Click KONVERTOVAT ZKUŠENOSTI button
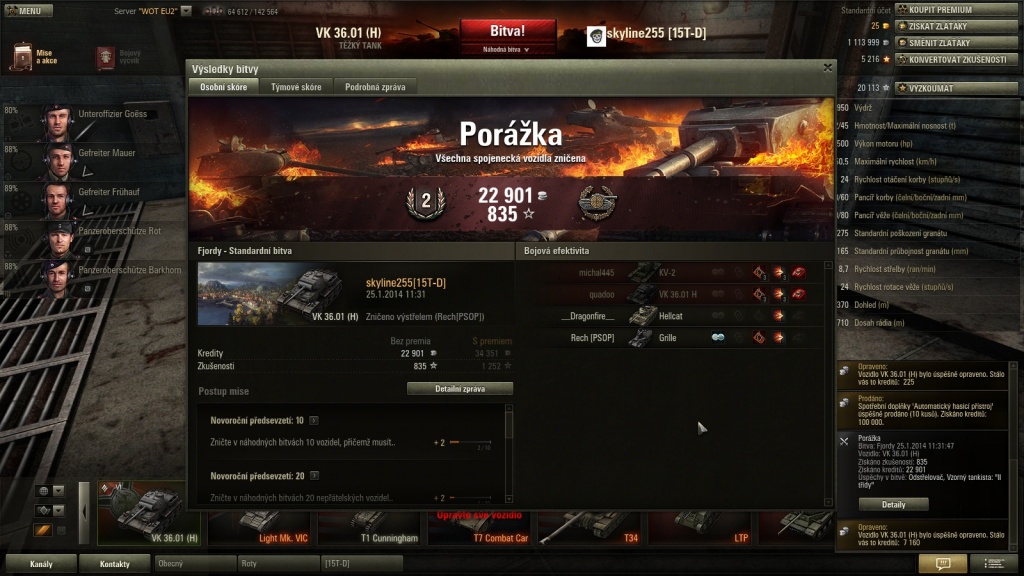Screen dimensions: 1024x576 point(957,59)
